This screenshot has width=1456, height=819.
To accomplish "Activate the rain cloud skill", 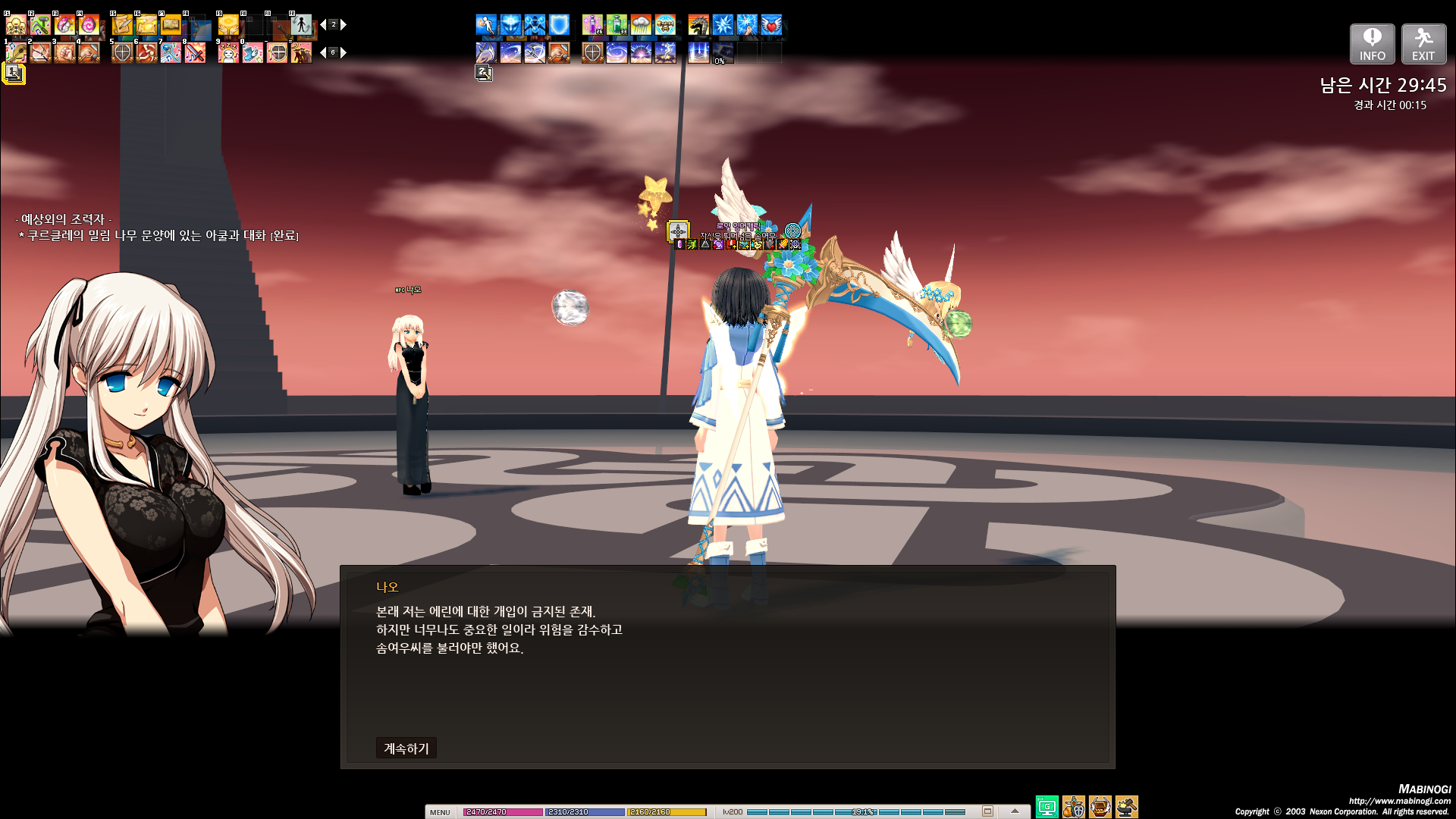I will click(x=641, y=25).
